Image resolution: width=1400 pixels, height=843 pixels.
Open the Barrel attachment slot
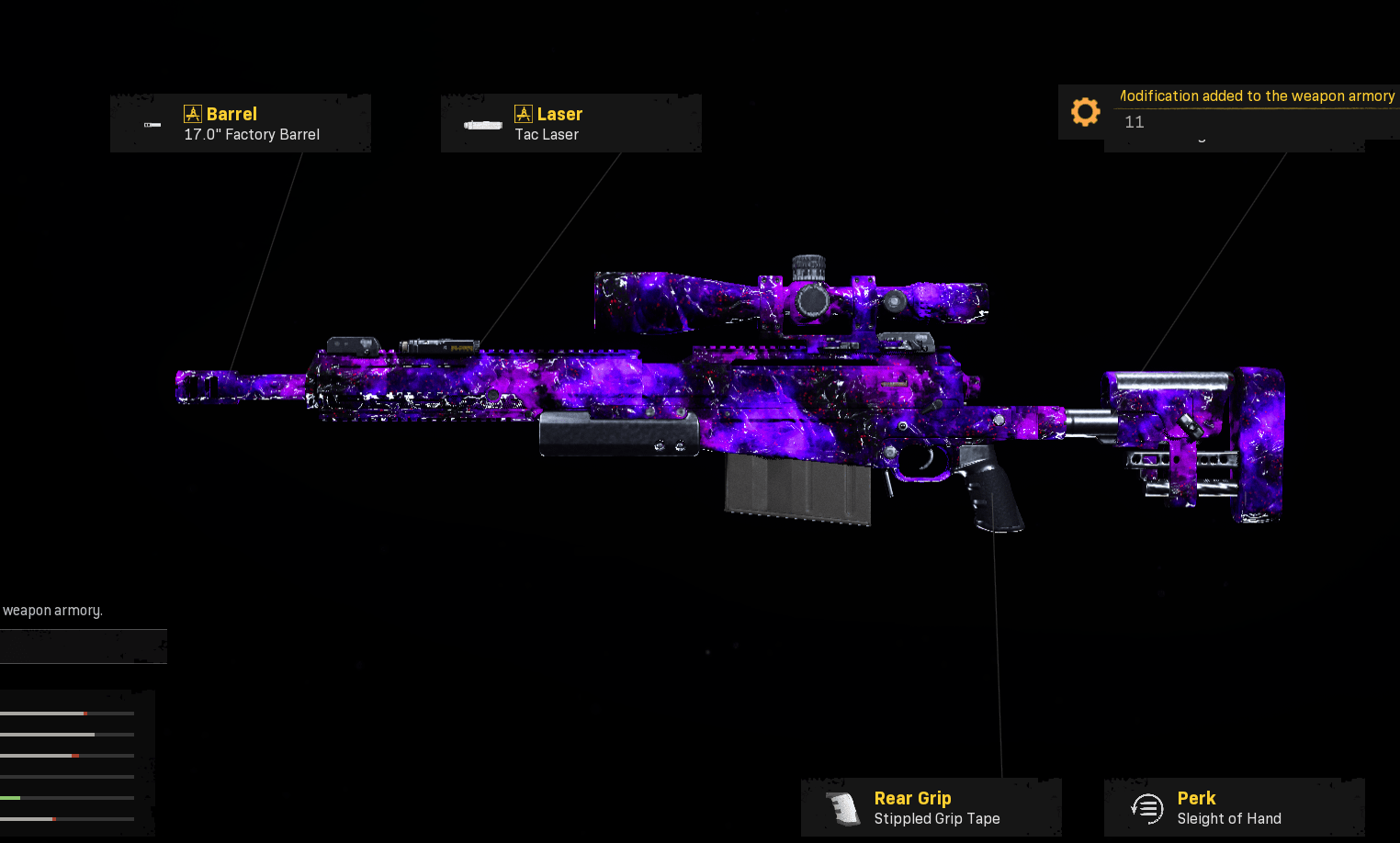point(241,123)
